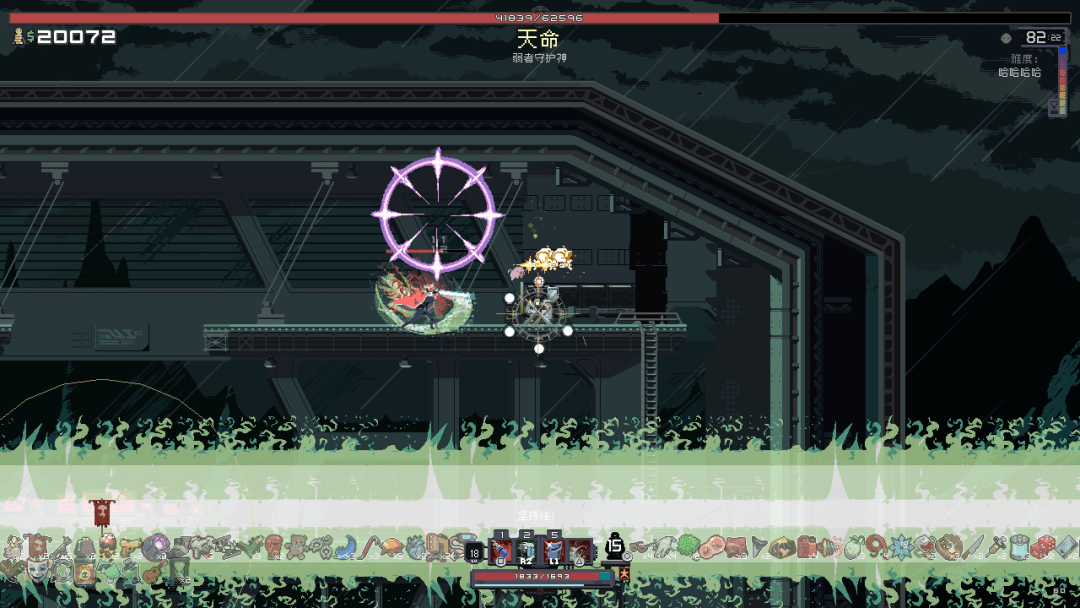
Task: Choose the ukulele item icon
Action: [x=153, y=573]
